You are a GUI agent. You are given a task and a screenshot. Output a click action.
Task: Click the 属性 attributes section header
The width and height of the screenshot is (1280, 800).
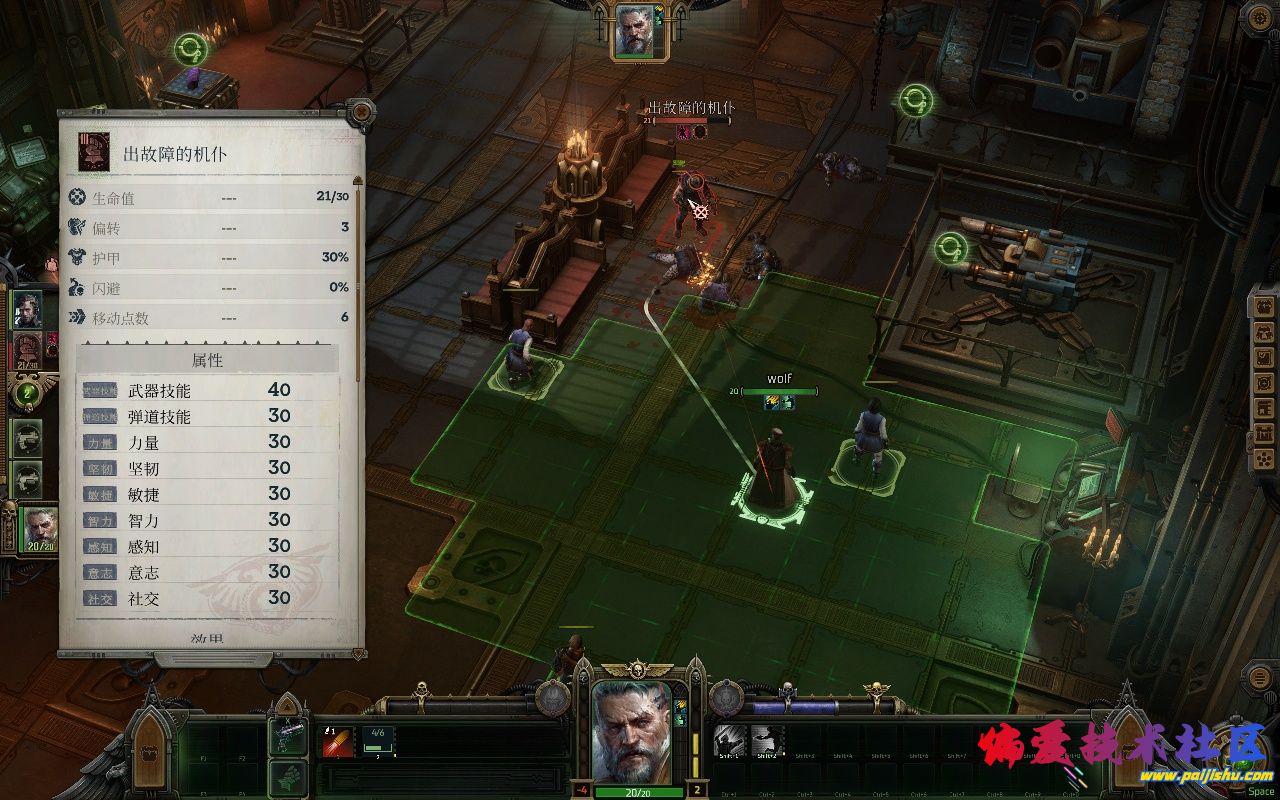[208, 360]
